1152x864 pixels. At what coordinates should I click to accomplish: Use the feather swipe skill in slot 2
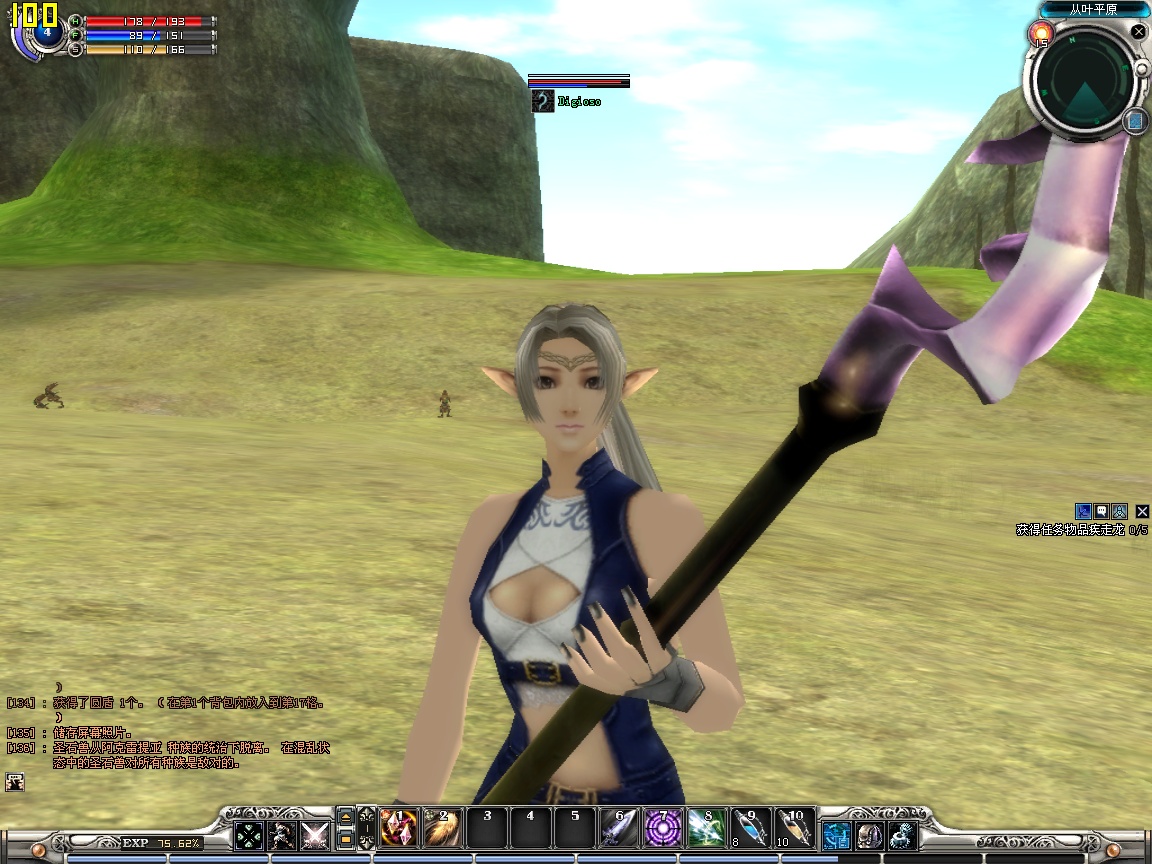point(443,828)
